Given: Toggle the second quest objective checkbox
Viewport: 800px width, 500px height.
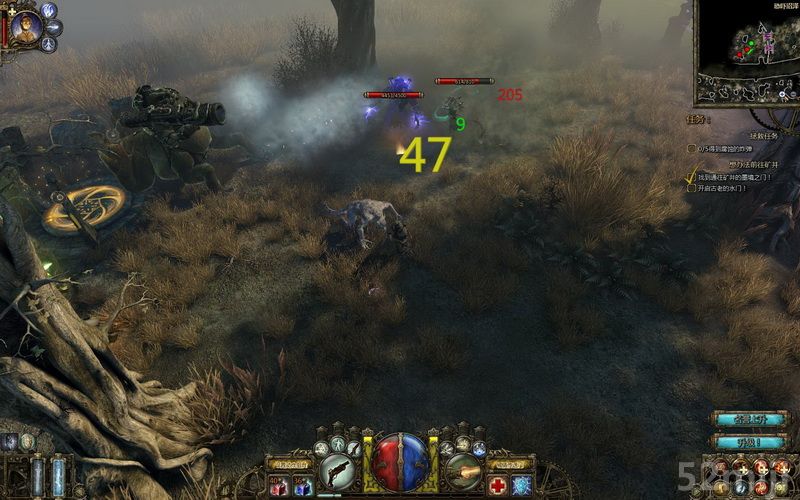Looking at the screenshot, I should (691, 176).
